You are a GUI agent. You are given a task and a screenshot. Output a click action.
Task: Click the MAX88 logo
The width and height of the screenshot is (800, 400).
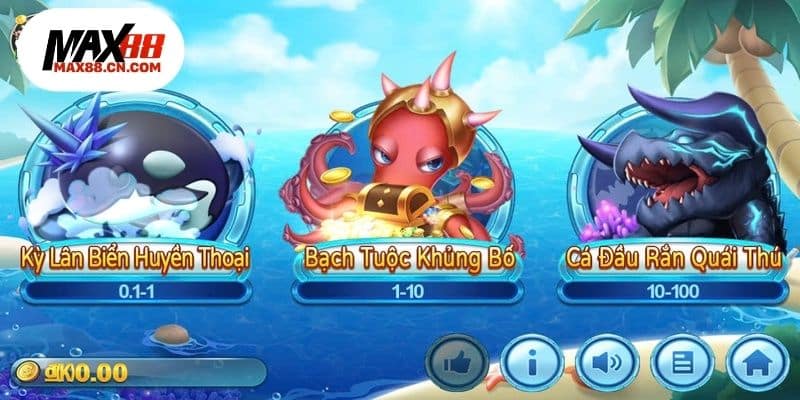(x=104, y=50)
